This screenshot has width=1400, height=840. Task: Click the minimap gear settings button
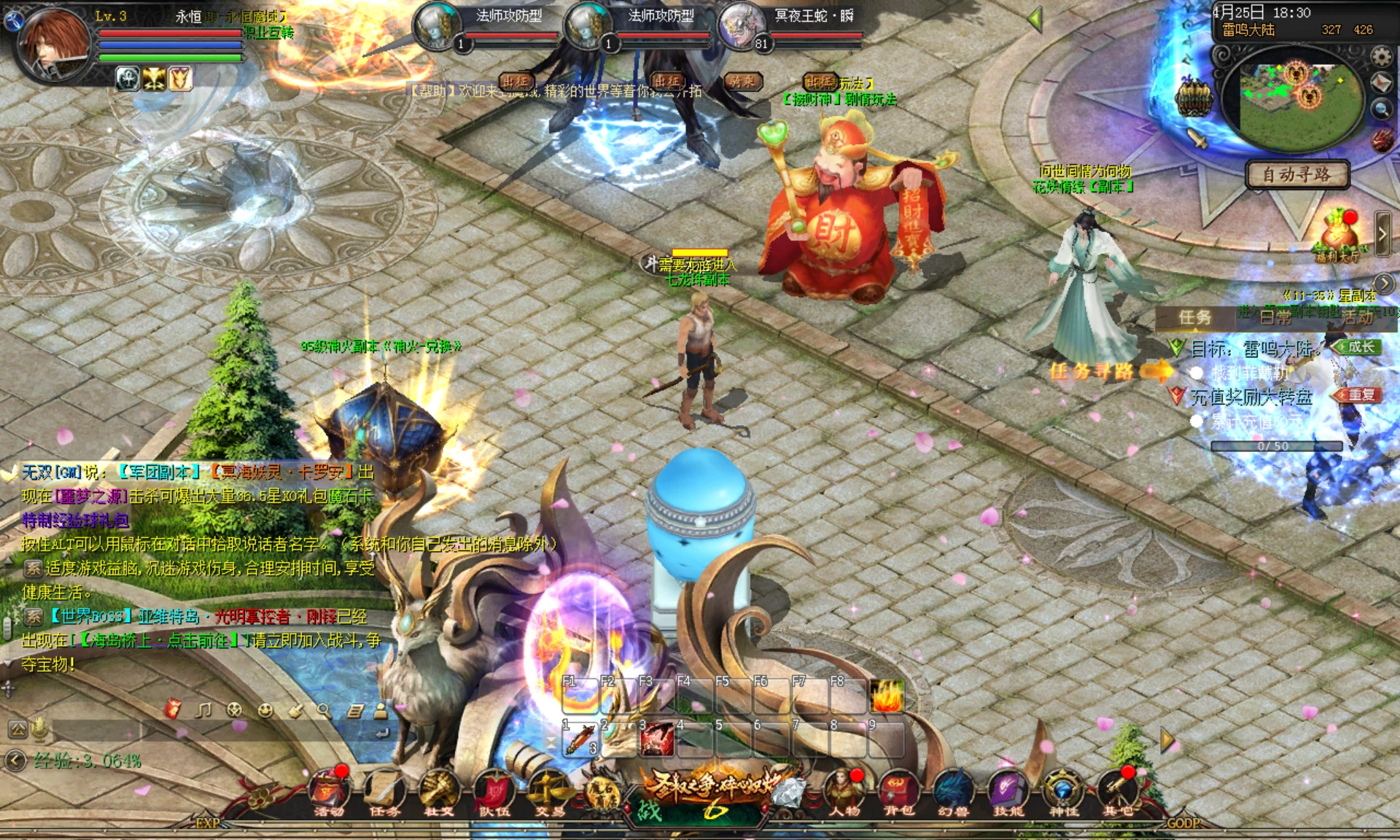click(1381, 56)
